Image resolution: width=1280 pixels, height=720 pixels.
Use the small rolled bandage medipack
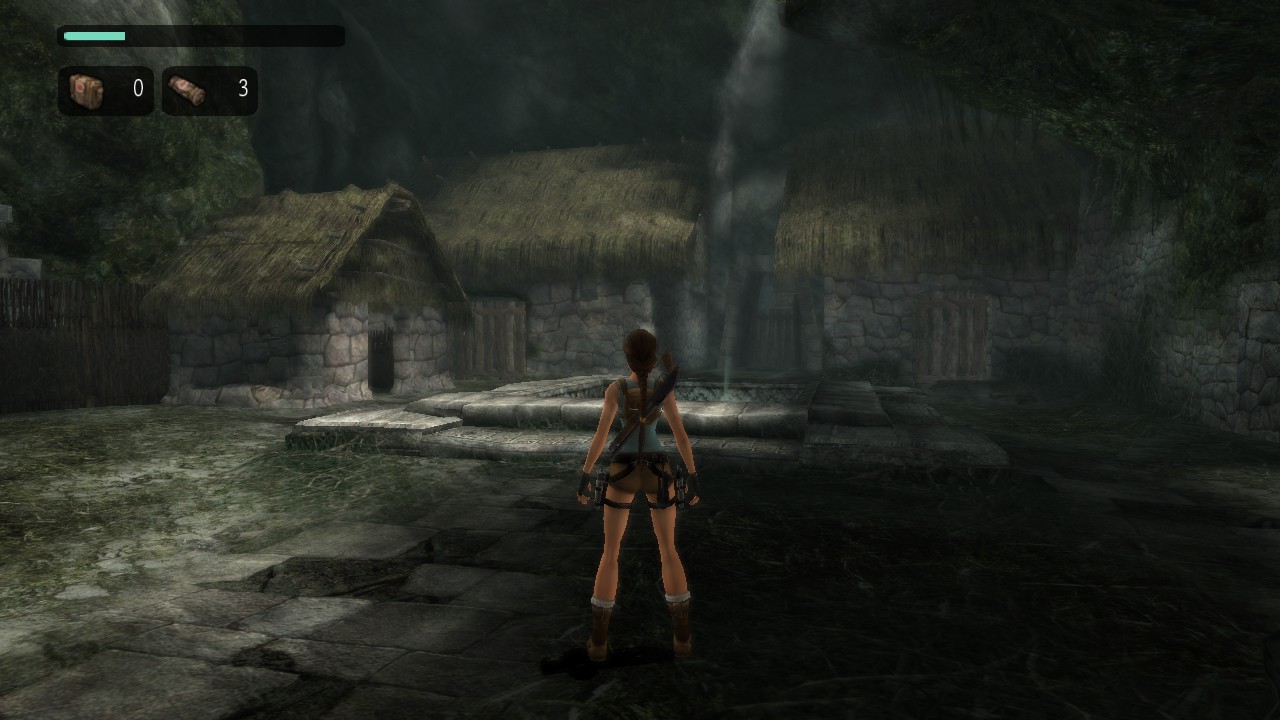click(x=209, y=90)
